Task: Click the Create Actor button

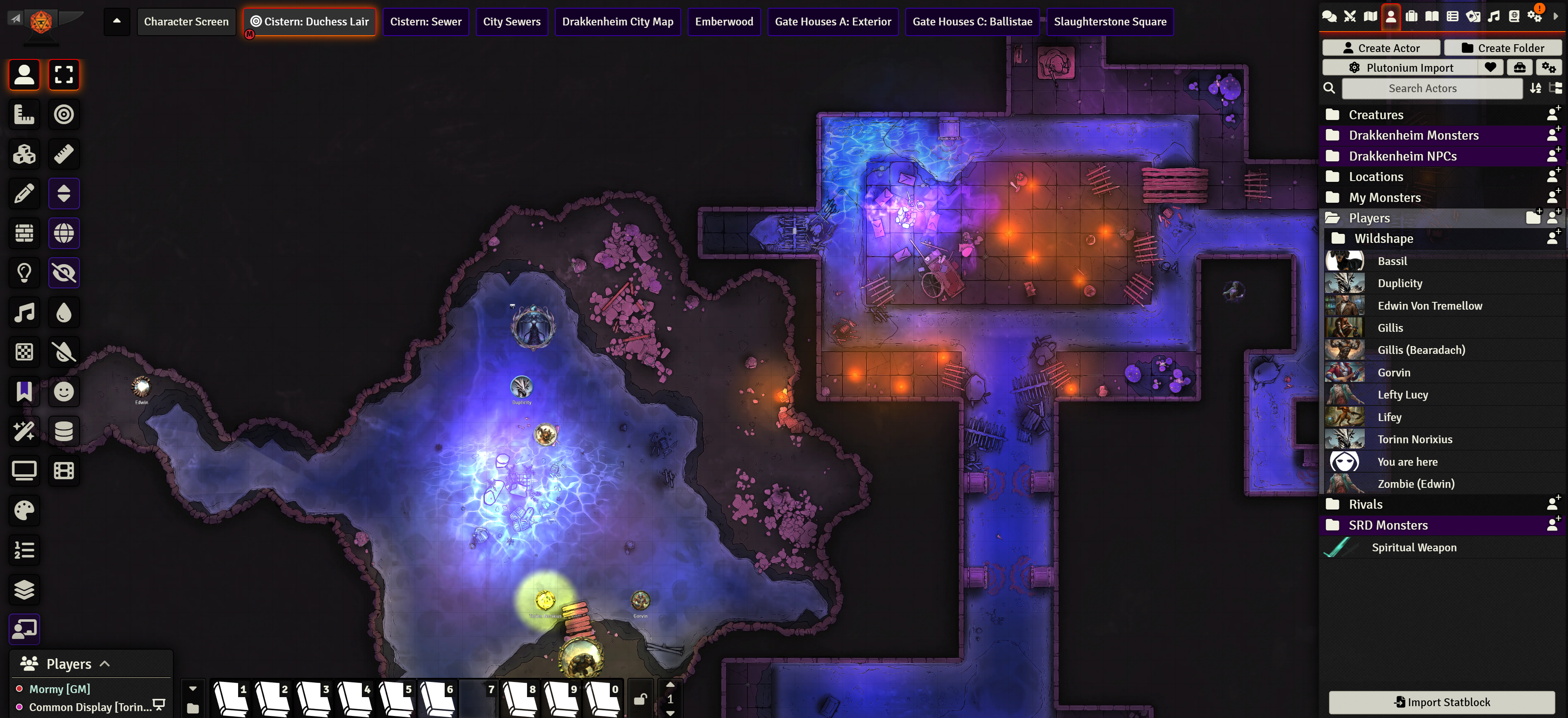Action: pyautogui.click(x=1381, y=48)
